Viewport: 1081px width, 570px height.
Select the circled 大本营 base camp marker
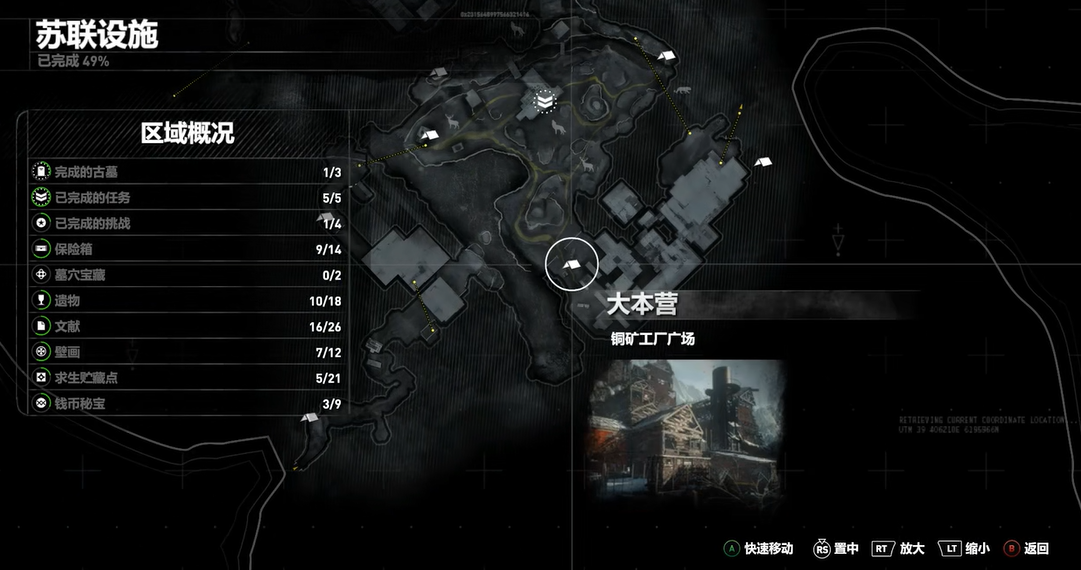coord(571,264)
